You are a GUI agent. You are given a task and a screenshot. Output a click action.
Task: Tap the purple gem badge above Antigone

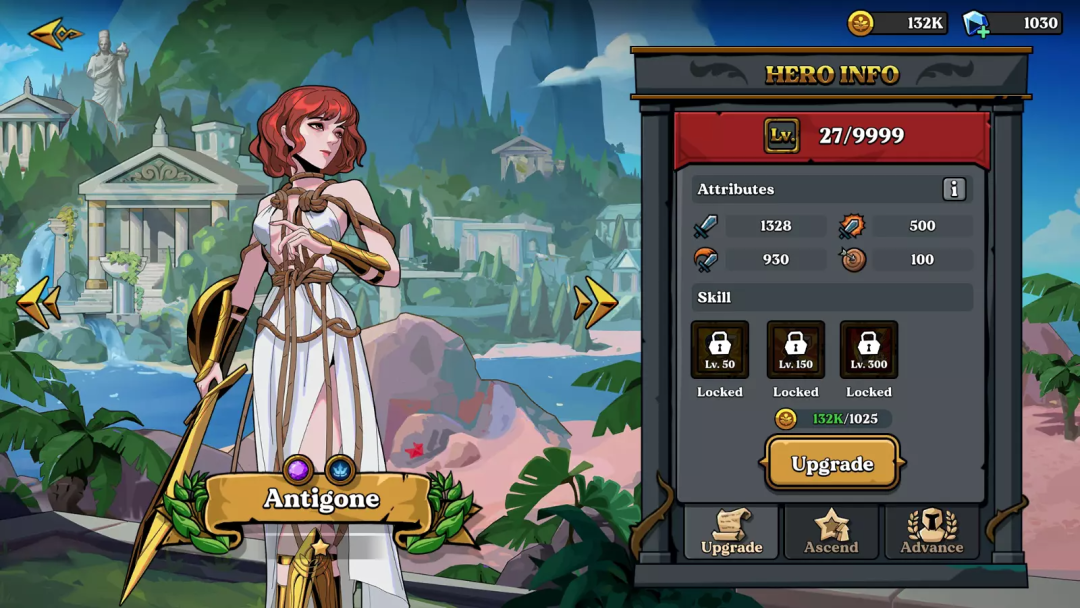298,469
